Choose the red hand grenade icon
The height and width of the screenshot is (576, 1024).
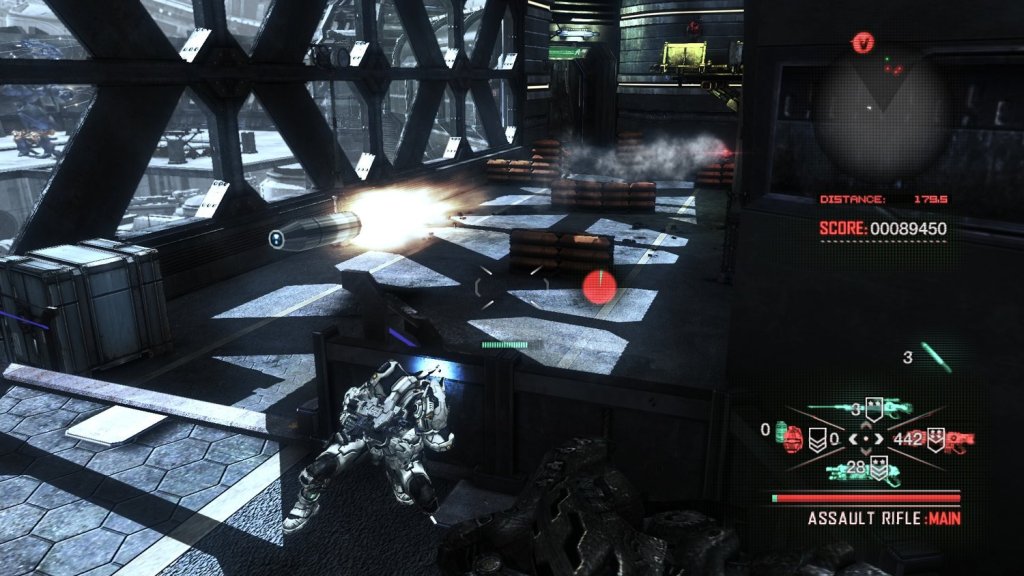tap(795, 438)
